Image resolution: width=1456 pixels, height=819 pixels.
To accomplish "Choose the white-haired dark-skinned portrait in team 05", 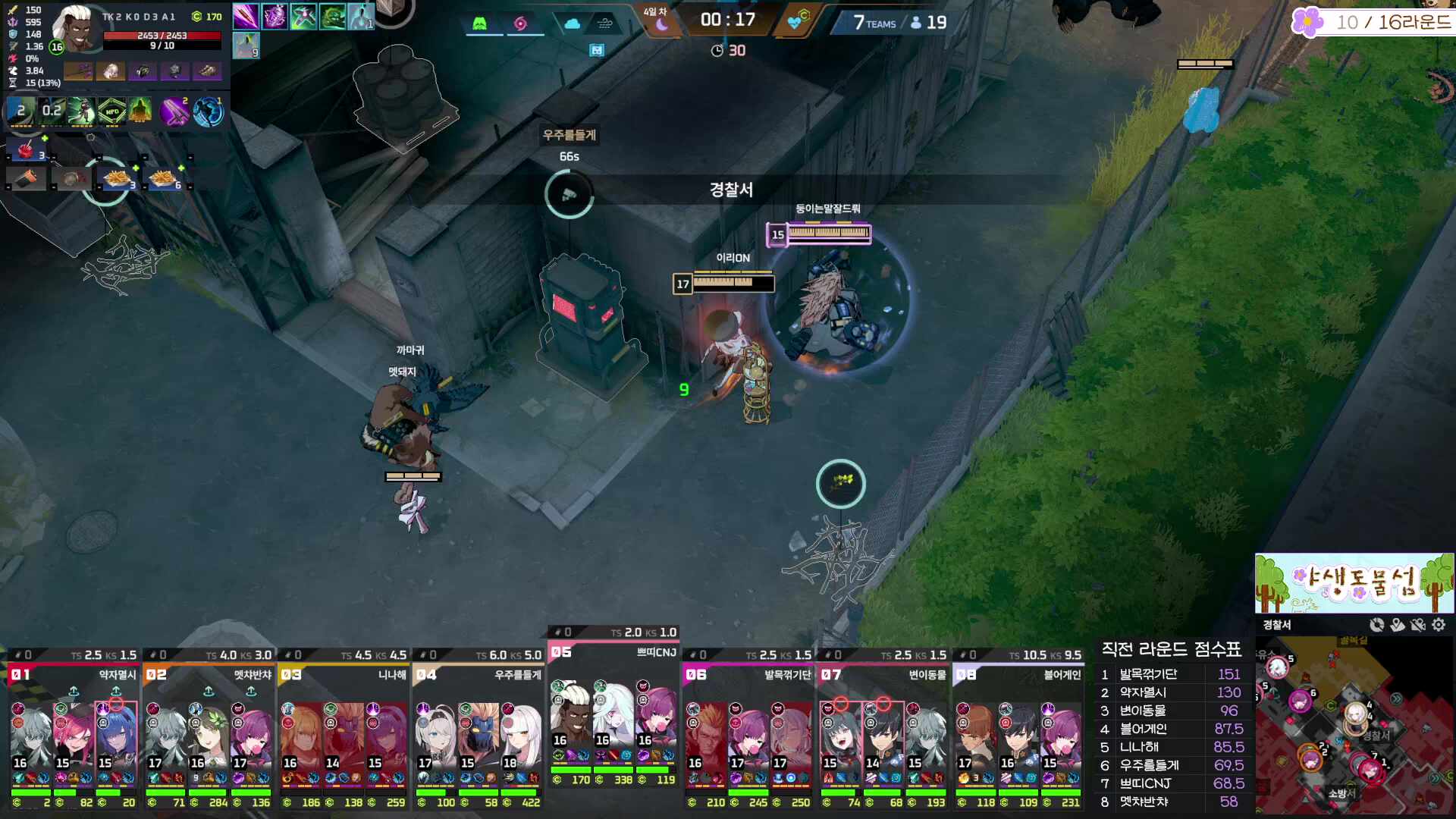I will click(x=570, y=715).
